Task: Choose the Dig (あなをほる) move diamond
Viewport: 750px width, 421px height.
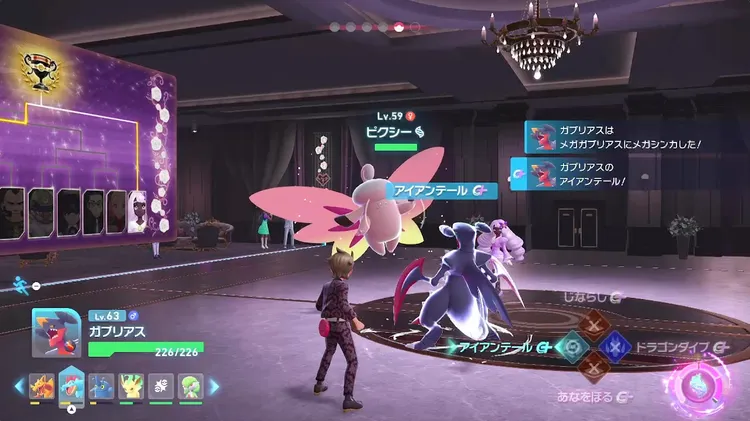Action: click(x=593, y=367)
